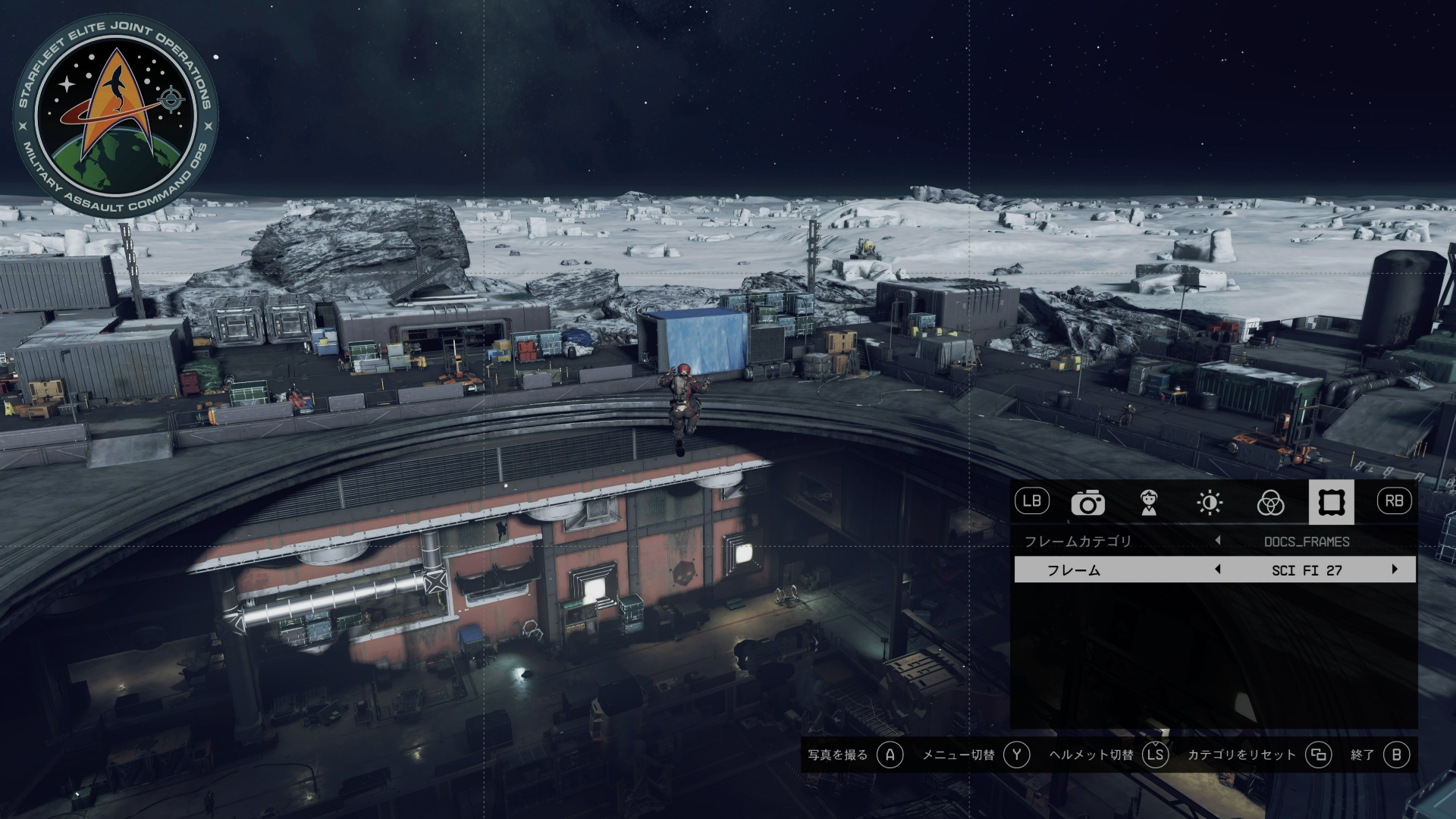Select the フレーム row

coord(1073,570)
